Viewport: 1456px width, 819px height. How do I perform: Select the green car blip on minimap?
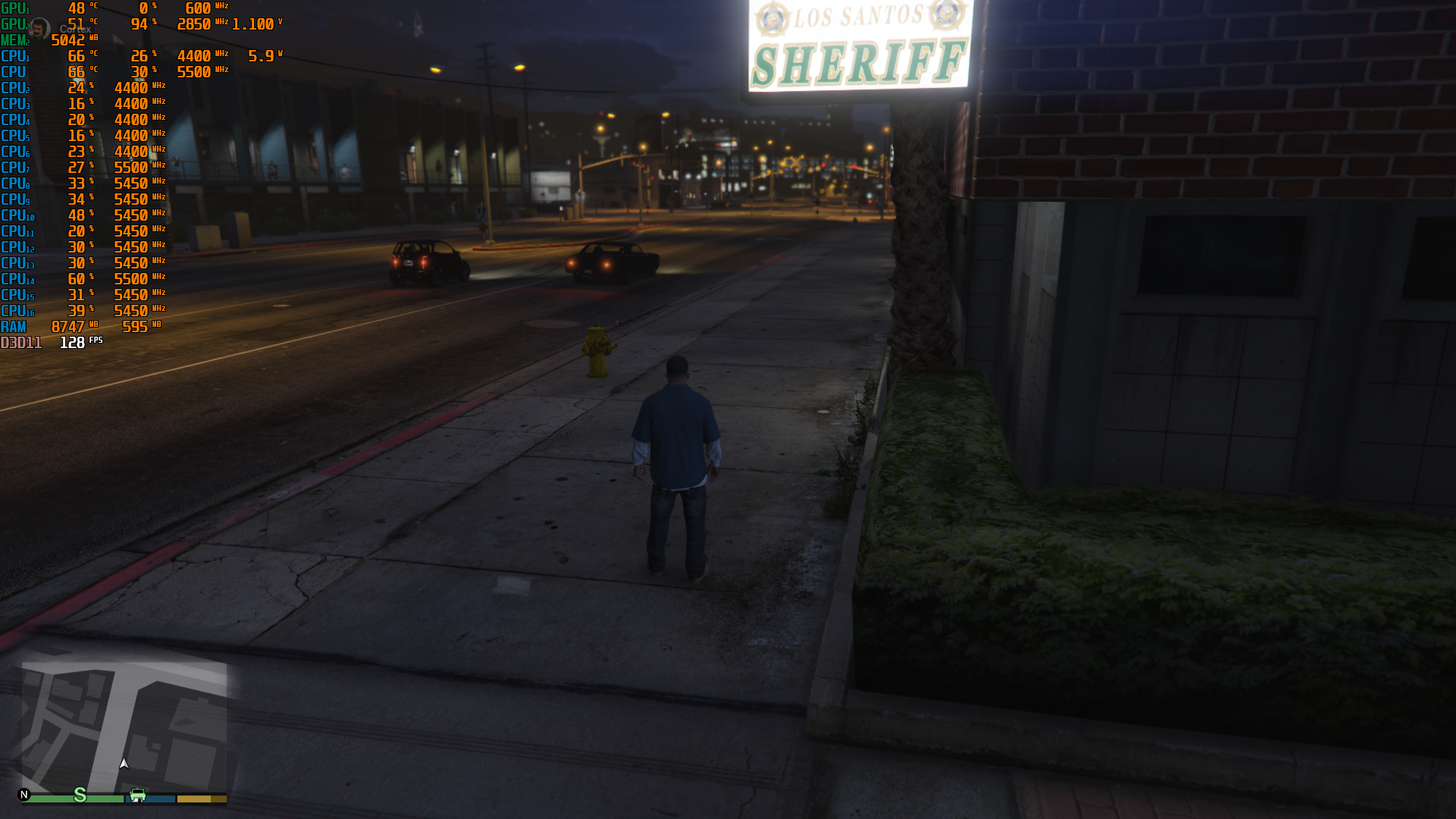pos(138,795)
